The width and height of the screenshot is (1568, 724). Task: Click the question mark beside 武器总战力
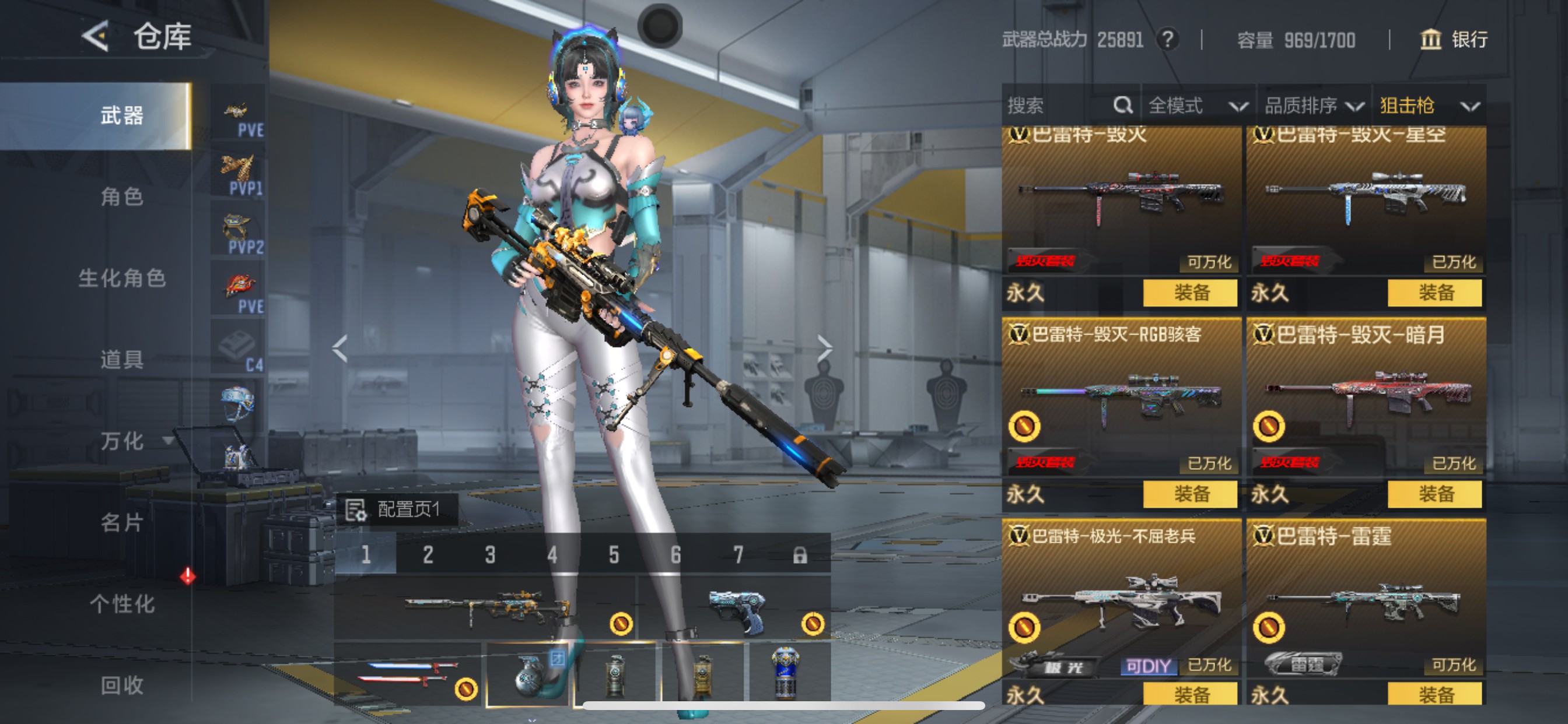1167,40
